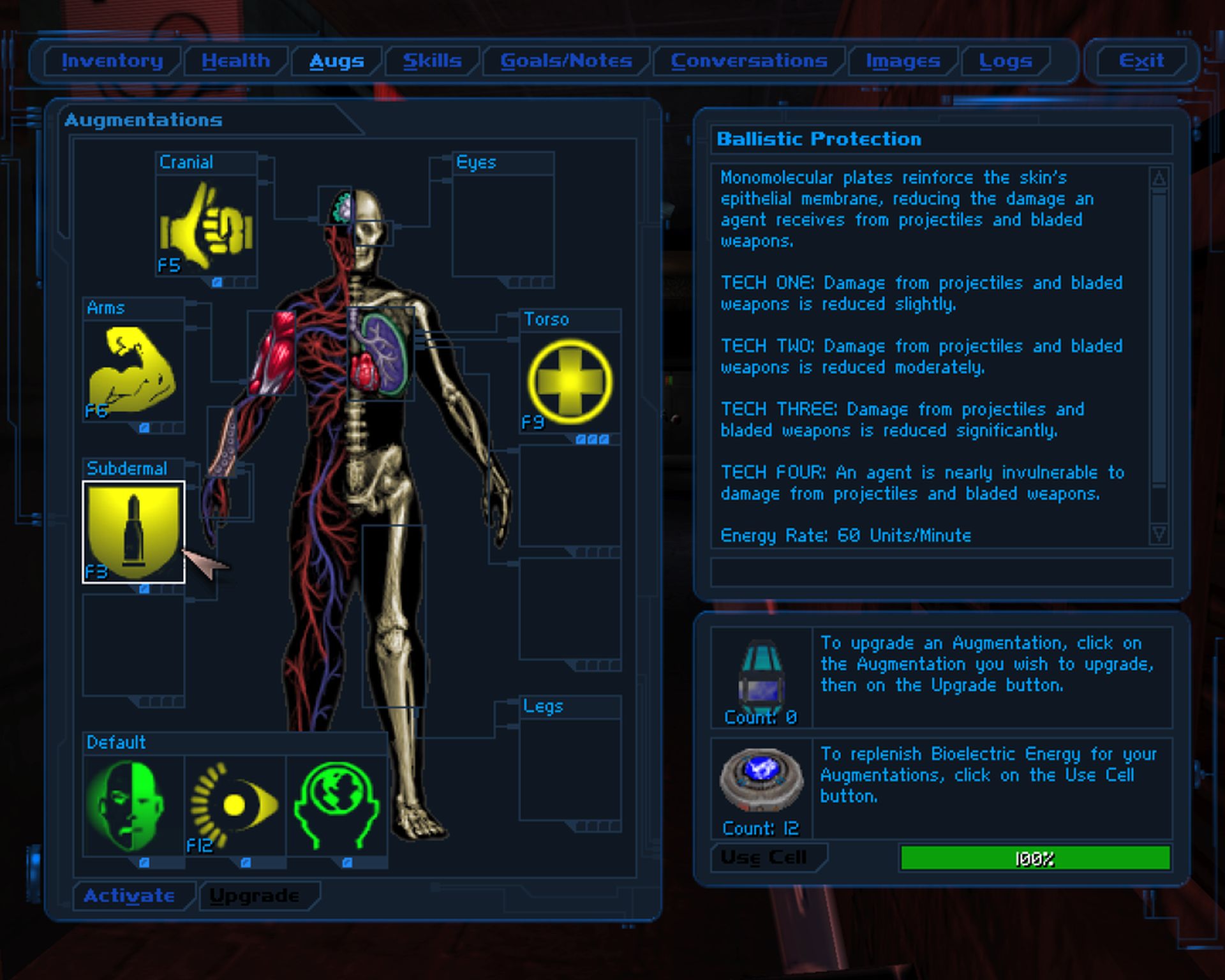1225x980 pixels.
Task: Select the Ballistic Protection shield augmentation
Action: click(133, 531)
